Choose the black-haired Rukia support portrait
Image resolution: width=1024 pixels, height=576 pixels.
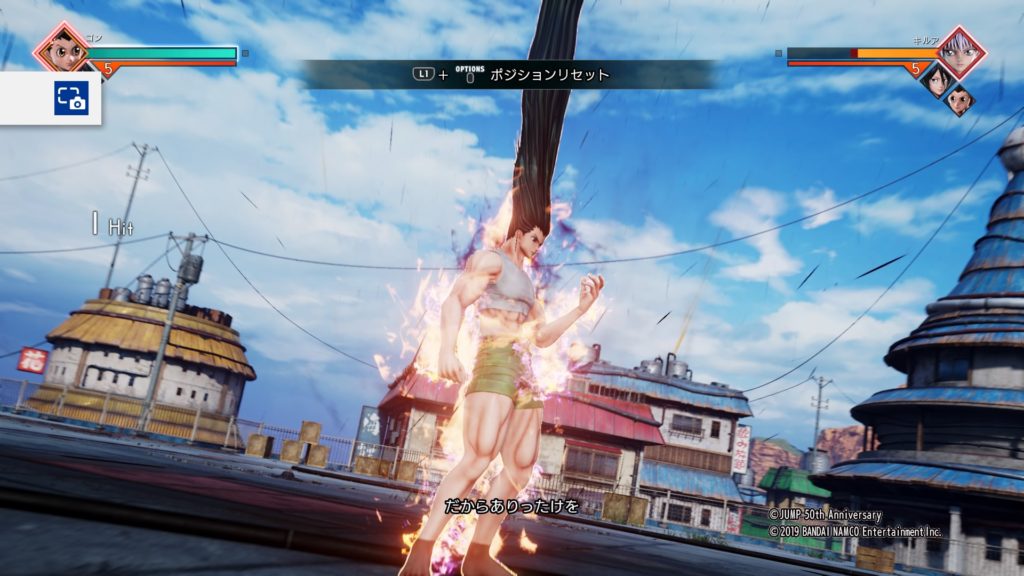coord(934,81)
